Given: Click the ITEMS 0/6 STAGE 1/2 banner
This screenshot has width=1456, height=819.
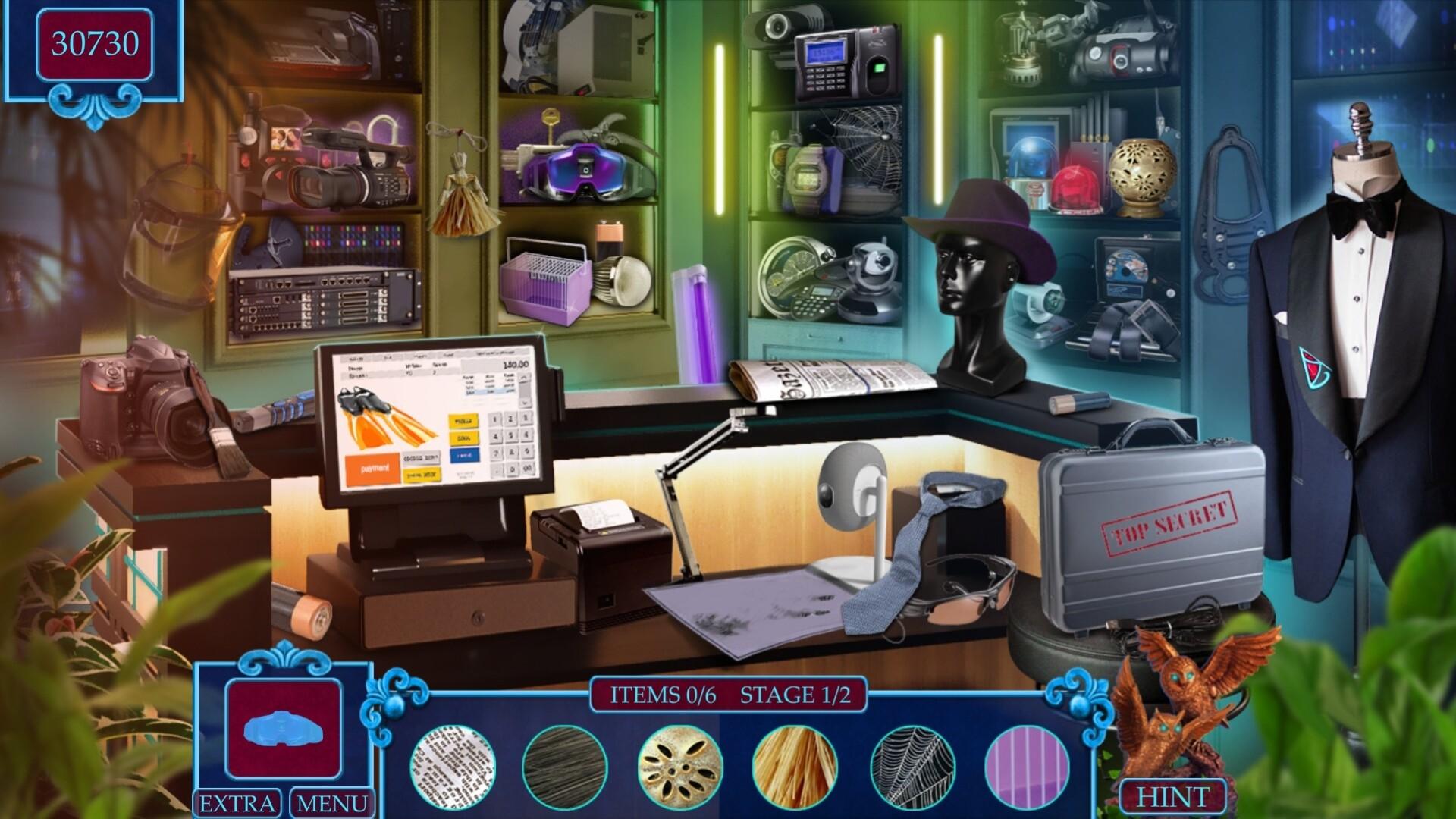Looking at the screenshot, I should point(728,695).
